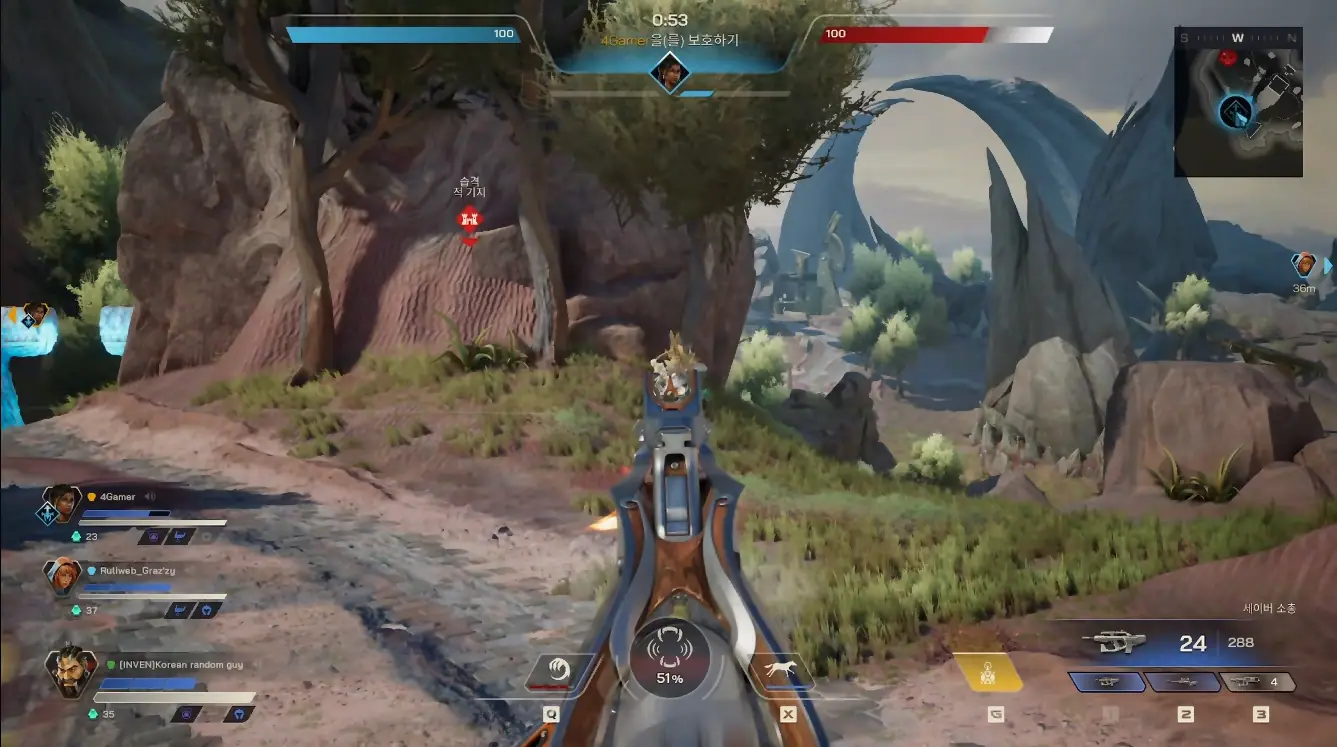Viewport: 1337px width, 747px height.
Task: Switch to the first weapon slot
Action: pyautogui.click(x=1108, y=682)
